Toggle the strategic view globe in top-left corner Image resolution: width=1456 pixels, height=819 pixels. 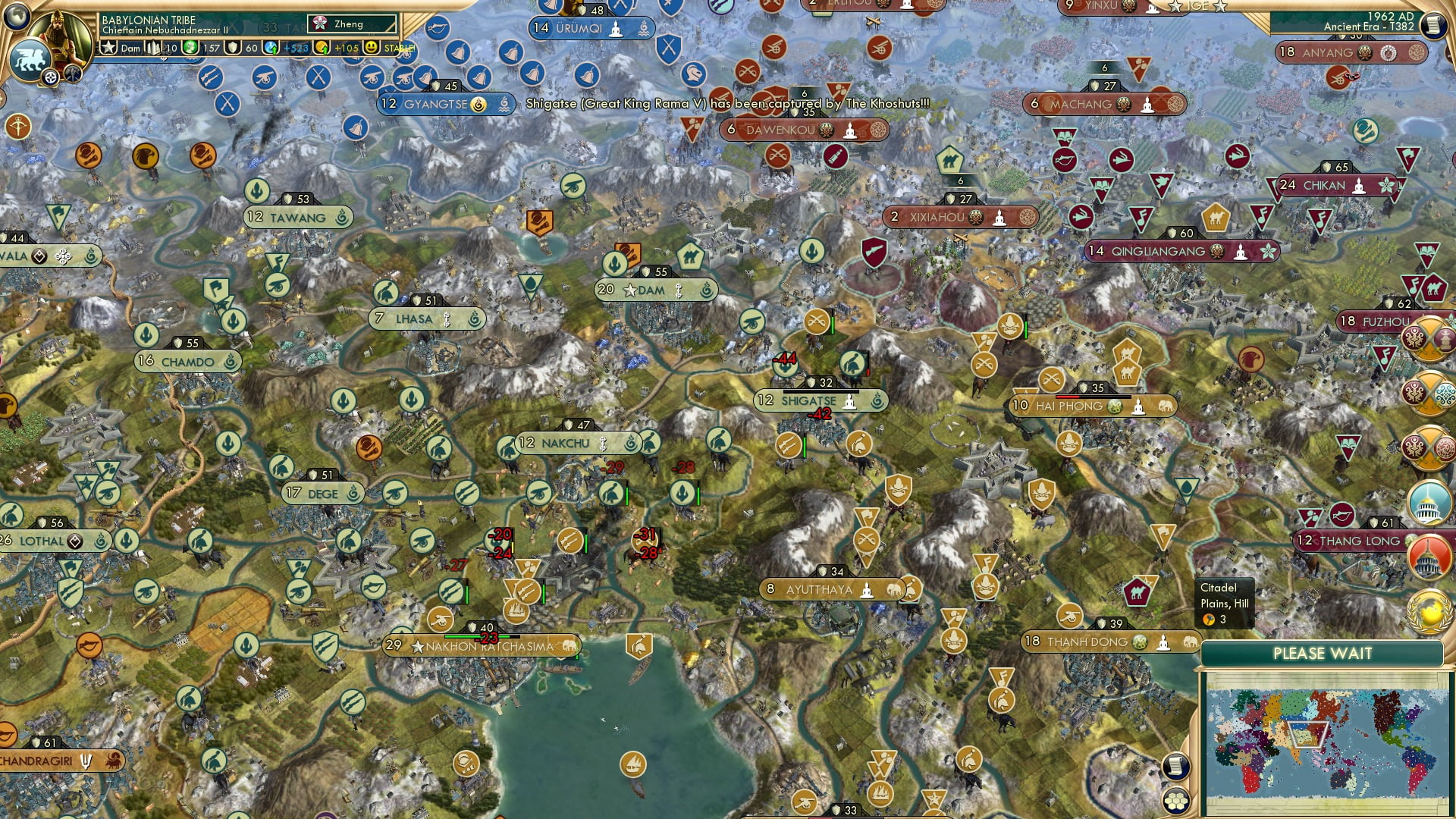[x=15, y=15]
